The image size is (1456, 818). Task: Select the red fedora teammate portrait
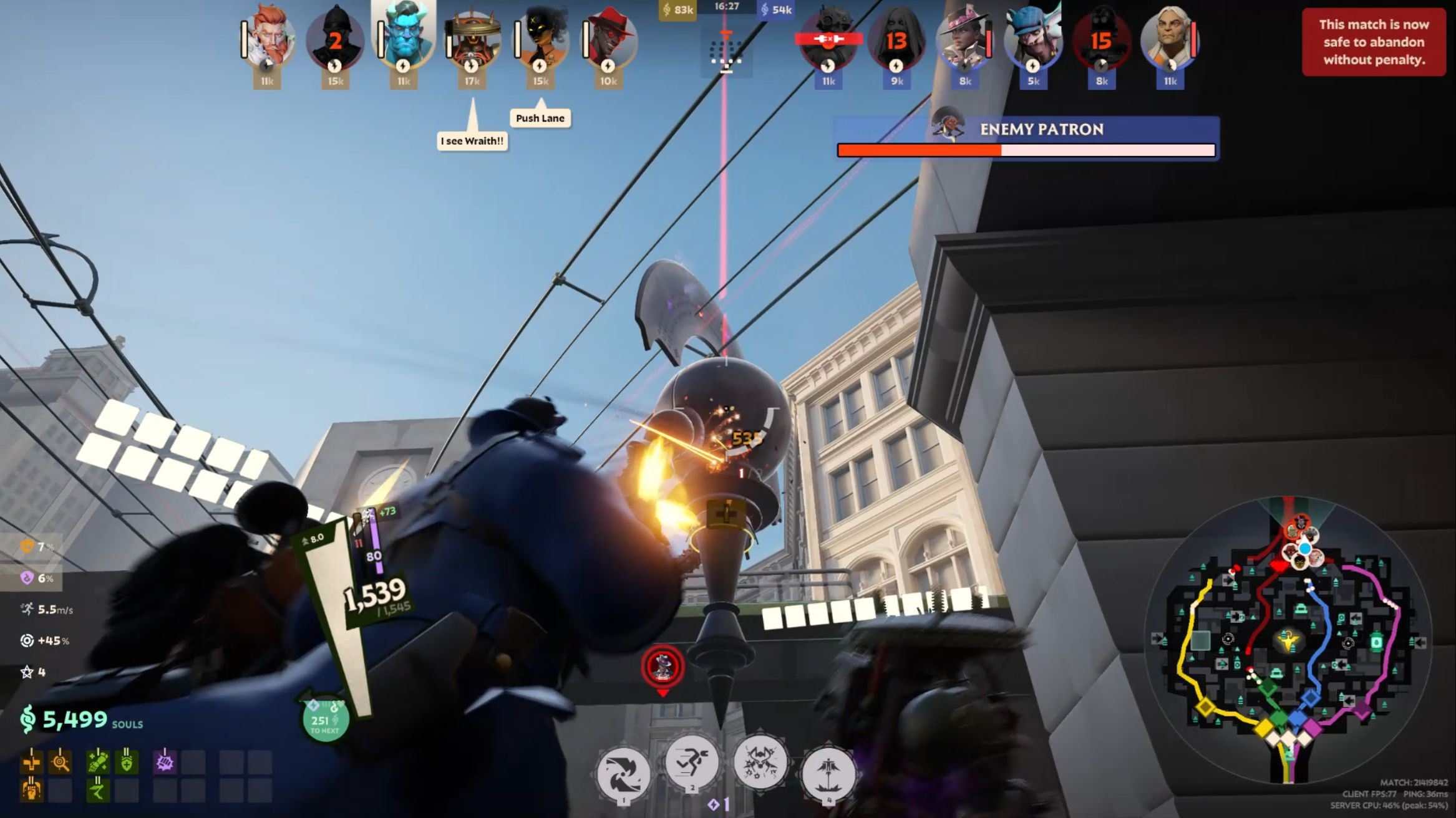click(609, 41)
